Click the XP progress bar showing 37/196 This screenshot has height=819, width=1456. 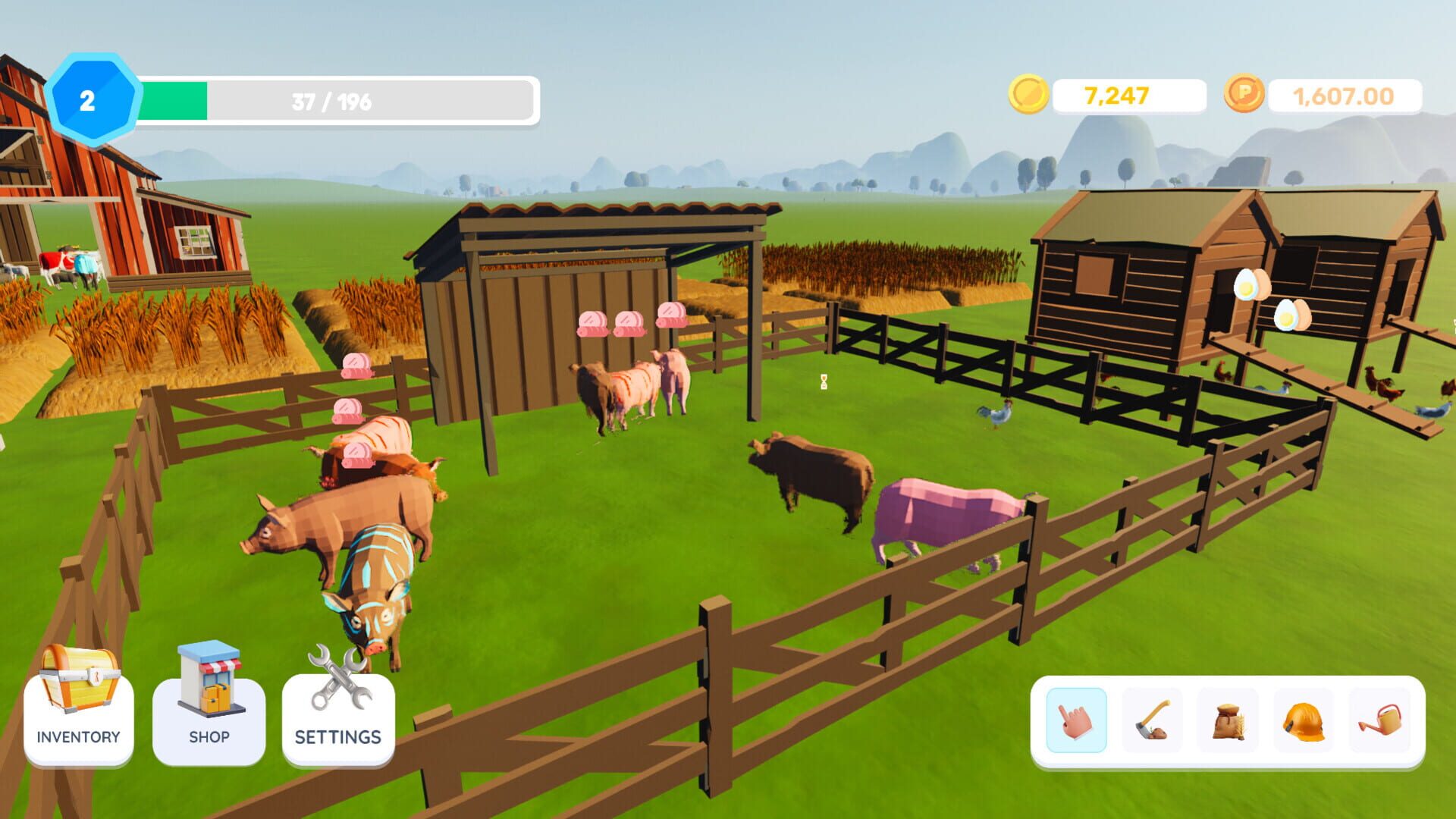(330, 97)
